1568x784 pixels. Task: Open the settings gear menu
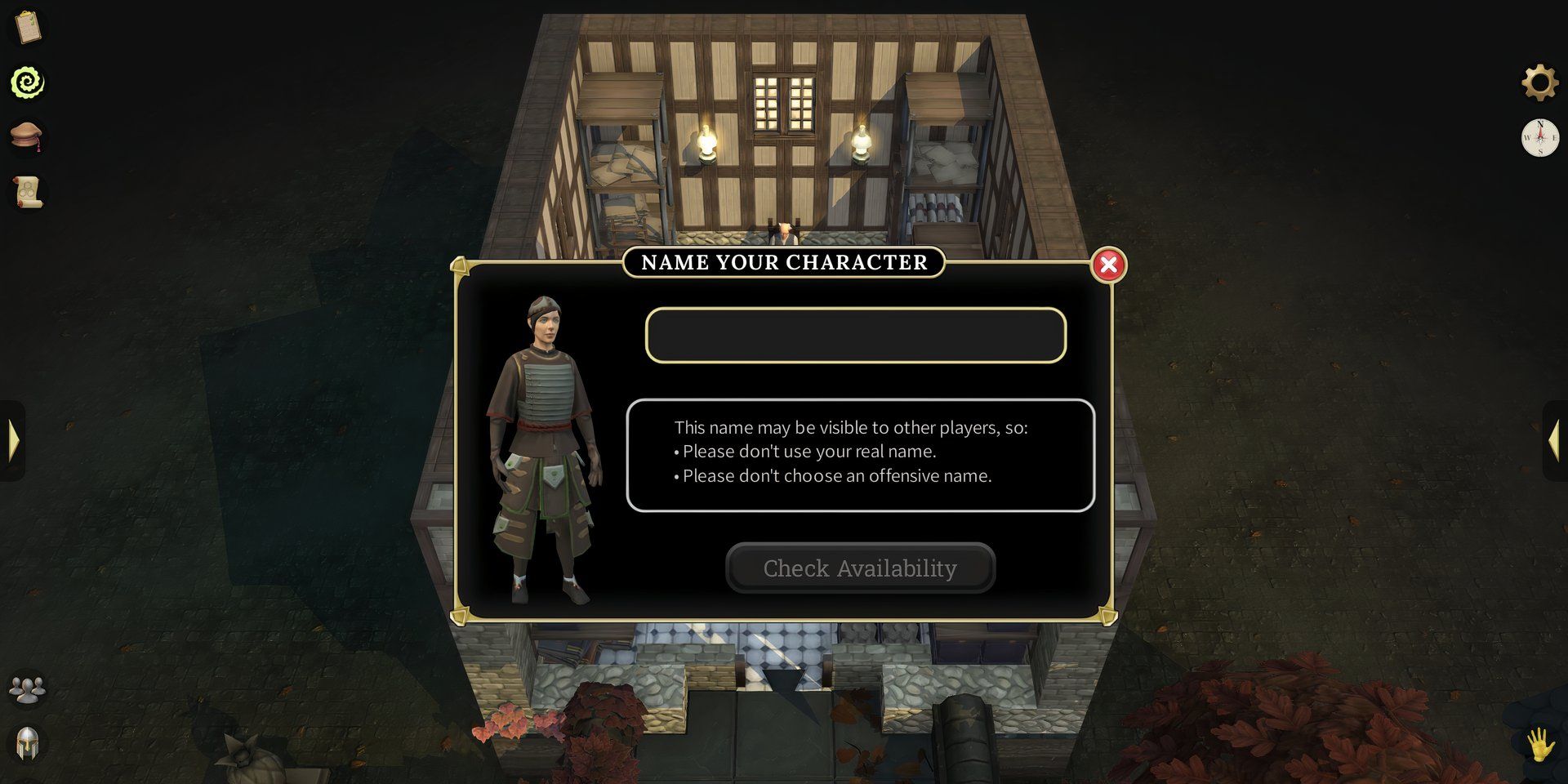[x=1539, y=82]
